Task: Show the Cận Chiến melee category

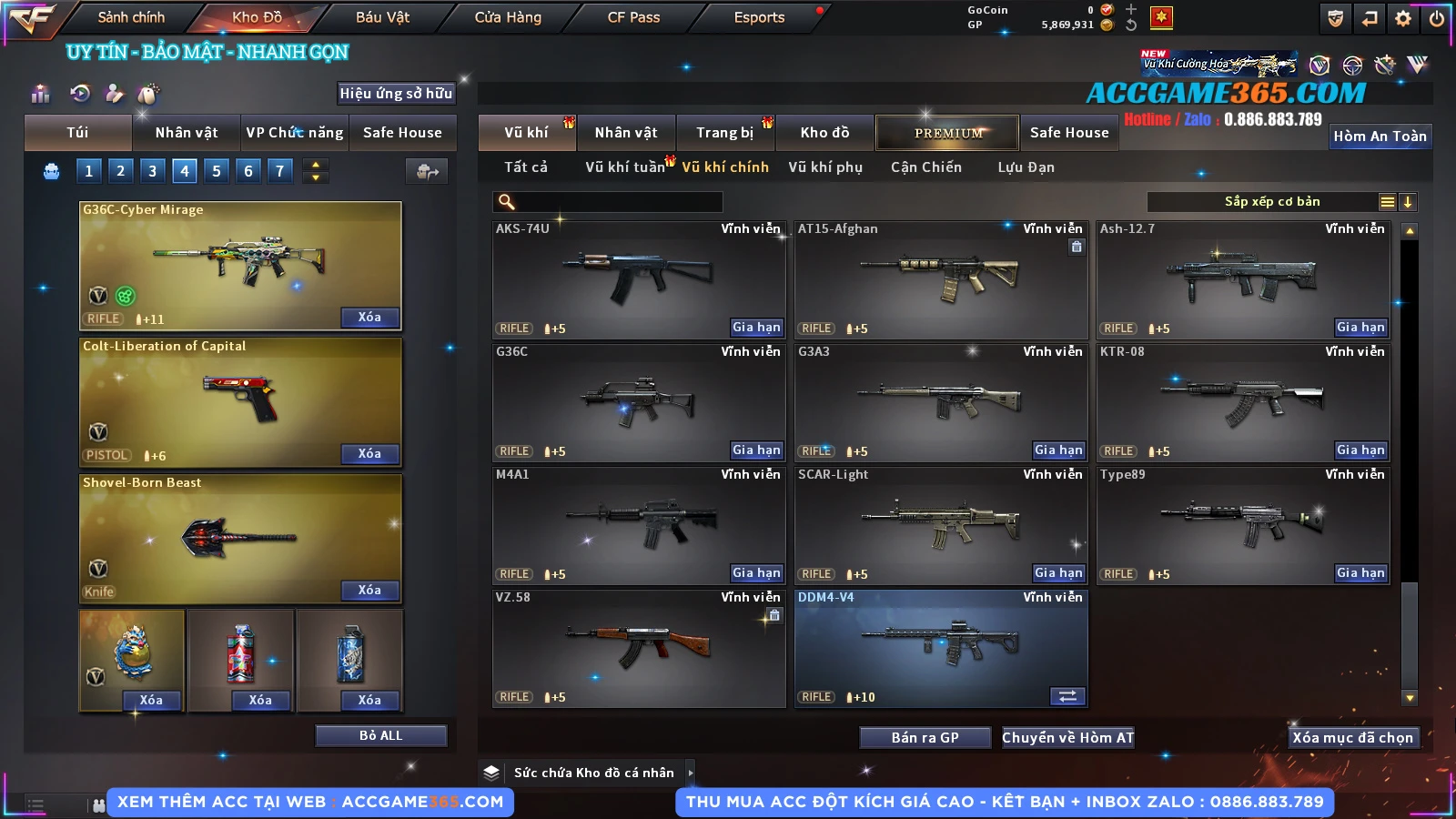Action: click(x=925, y=167)
